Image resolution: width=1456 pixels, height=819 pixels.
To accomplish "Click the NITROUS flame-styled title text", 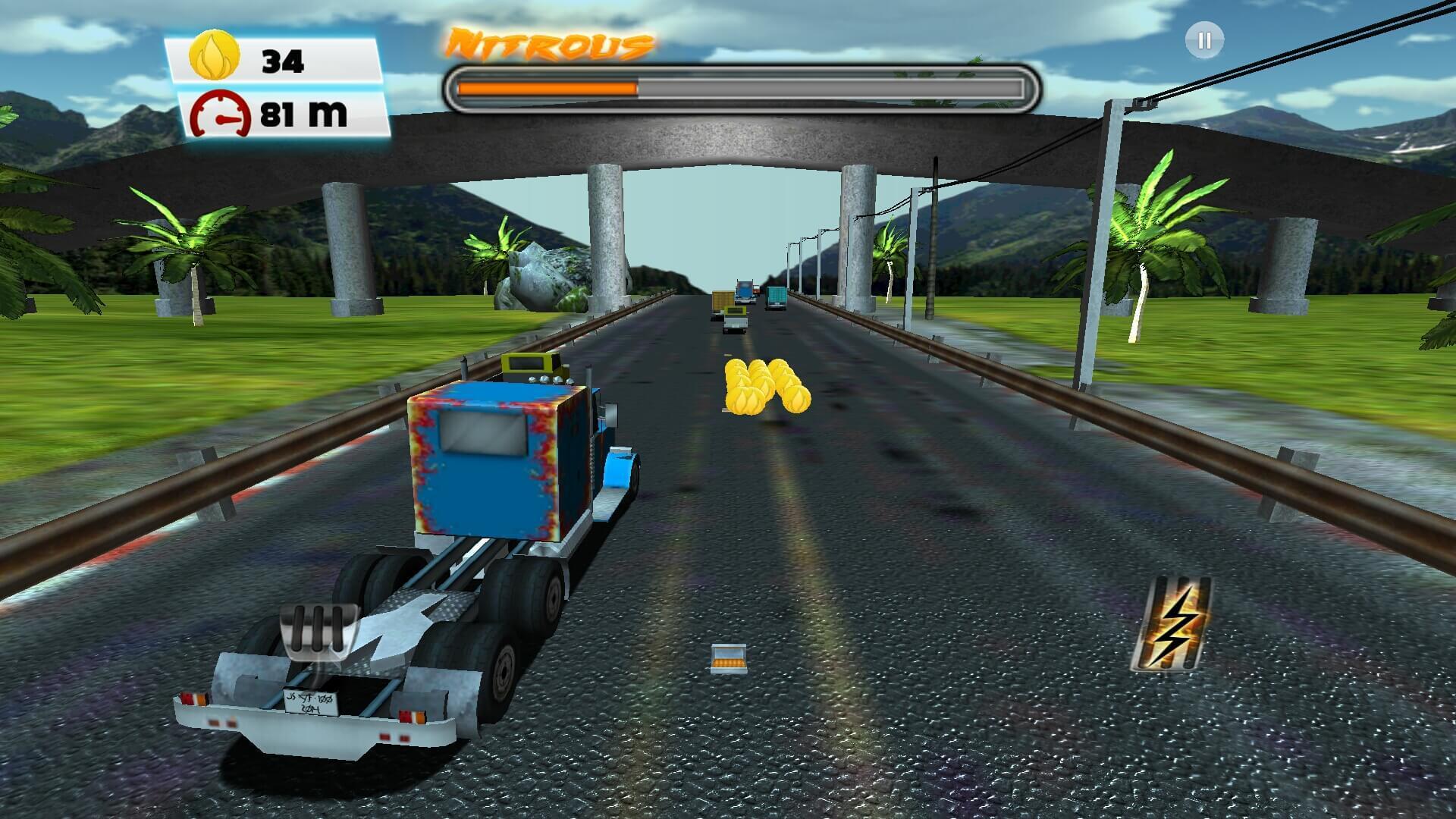I will 548,42.
